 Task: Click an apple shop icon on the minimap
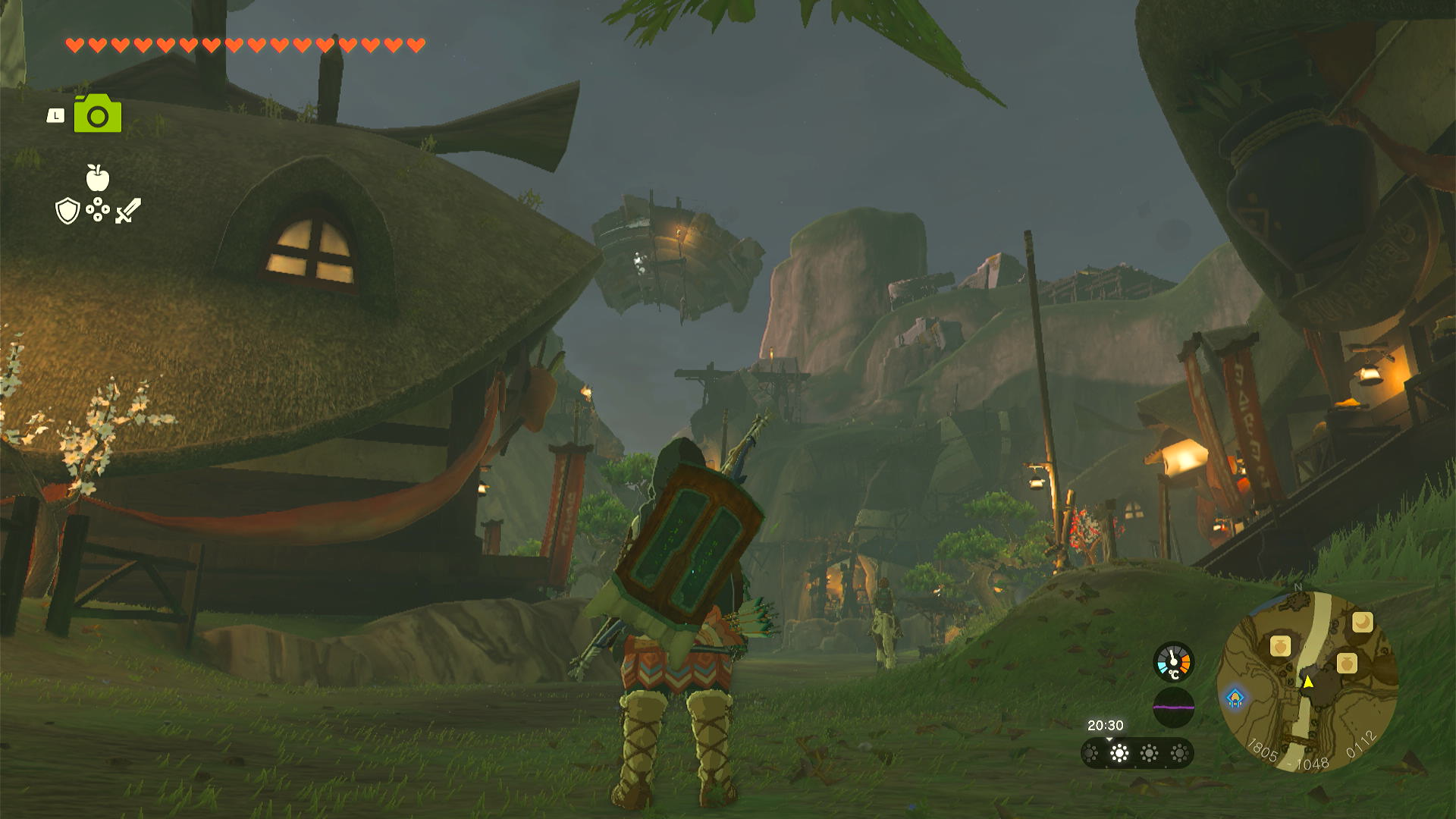[1282, 647]
